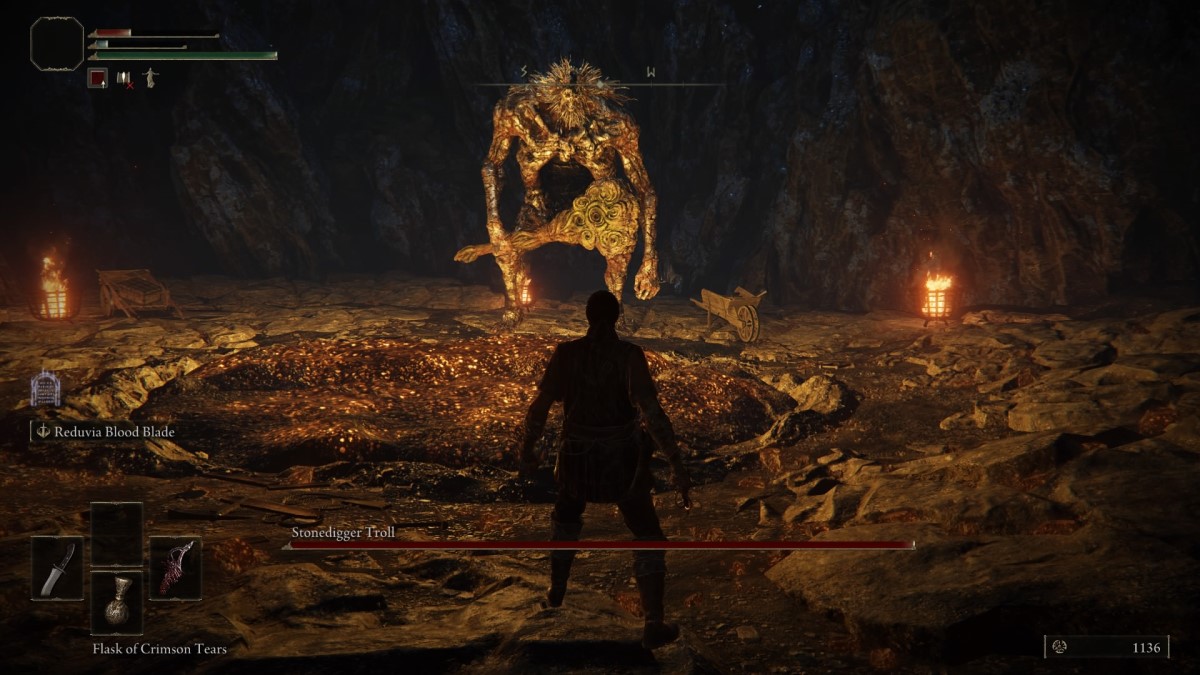Select the Flask of Crimson Tears slot
Image resolution: width=1200 pixels, height=675 pixels.
click(117, 602)
